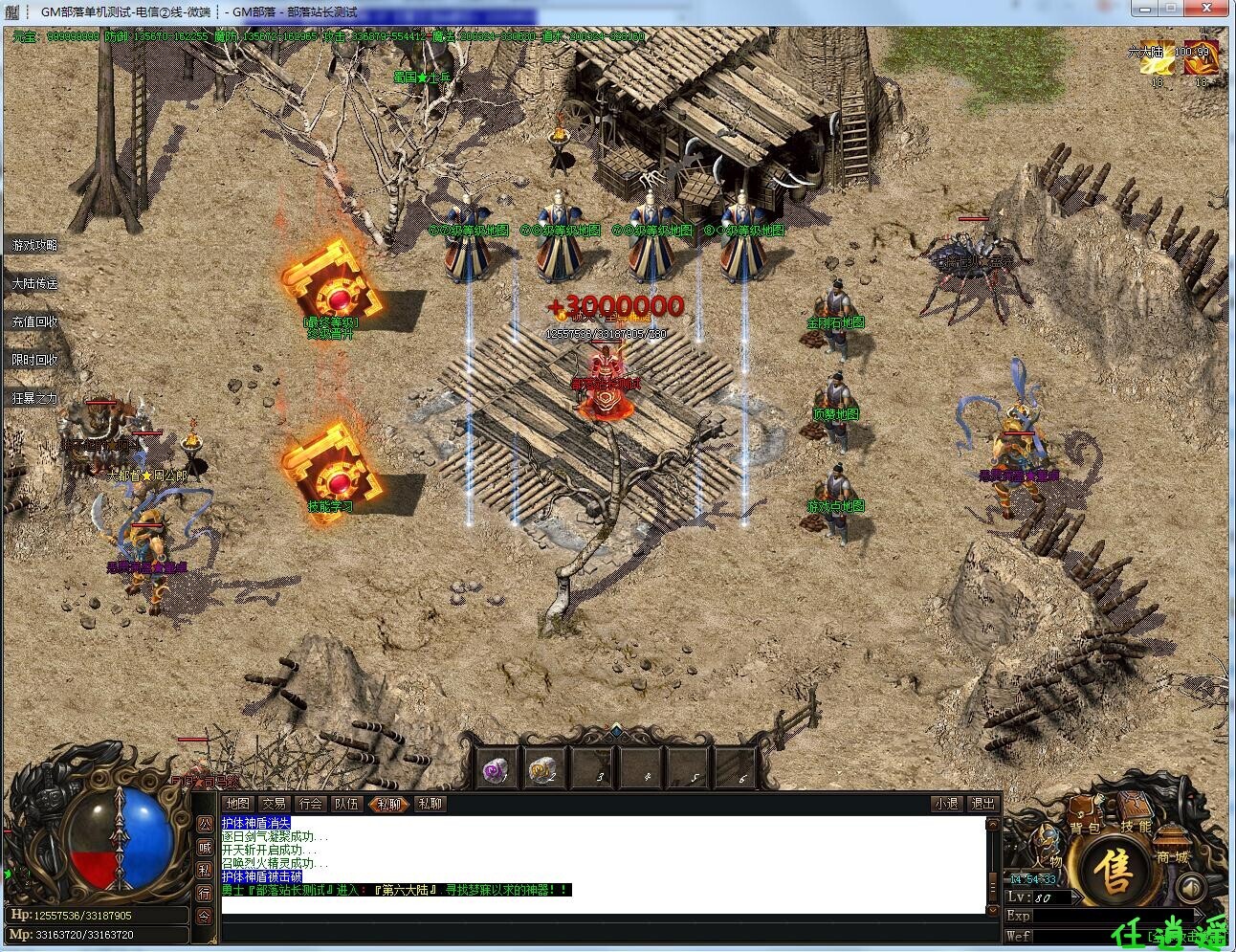Screen dimensions: 1236x952
Task: Open the 商城 item shop
Action: tap(1170, 854)
